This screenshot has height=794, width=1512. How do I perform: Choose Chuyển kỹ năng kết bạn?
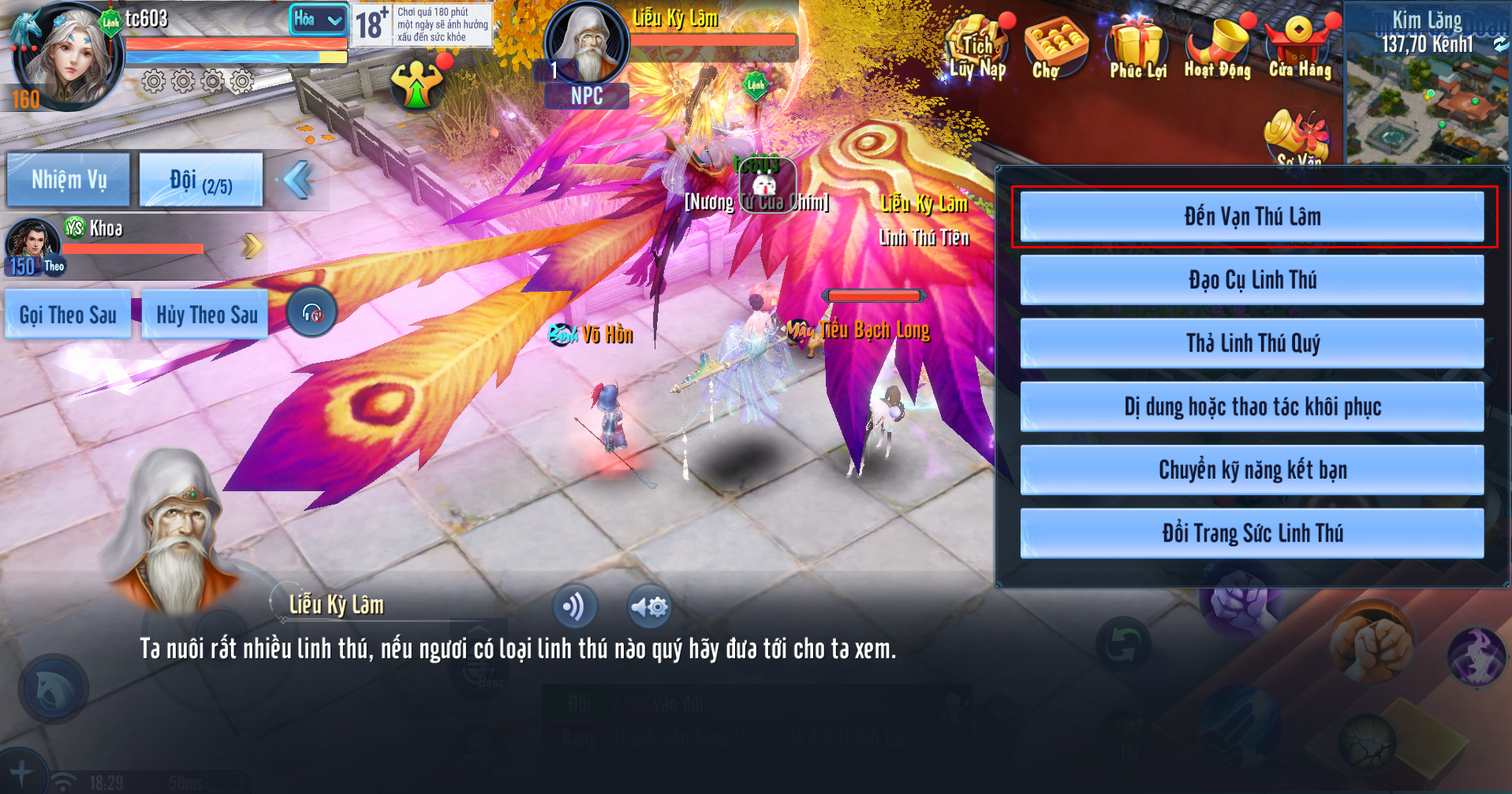pos(1252,470)
